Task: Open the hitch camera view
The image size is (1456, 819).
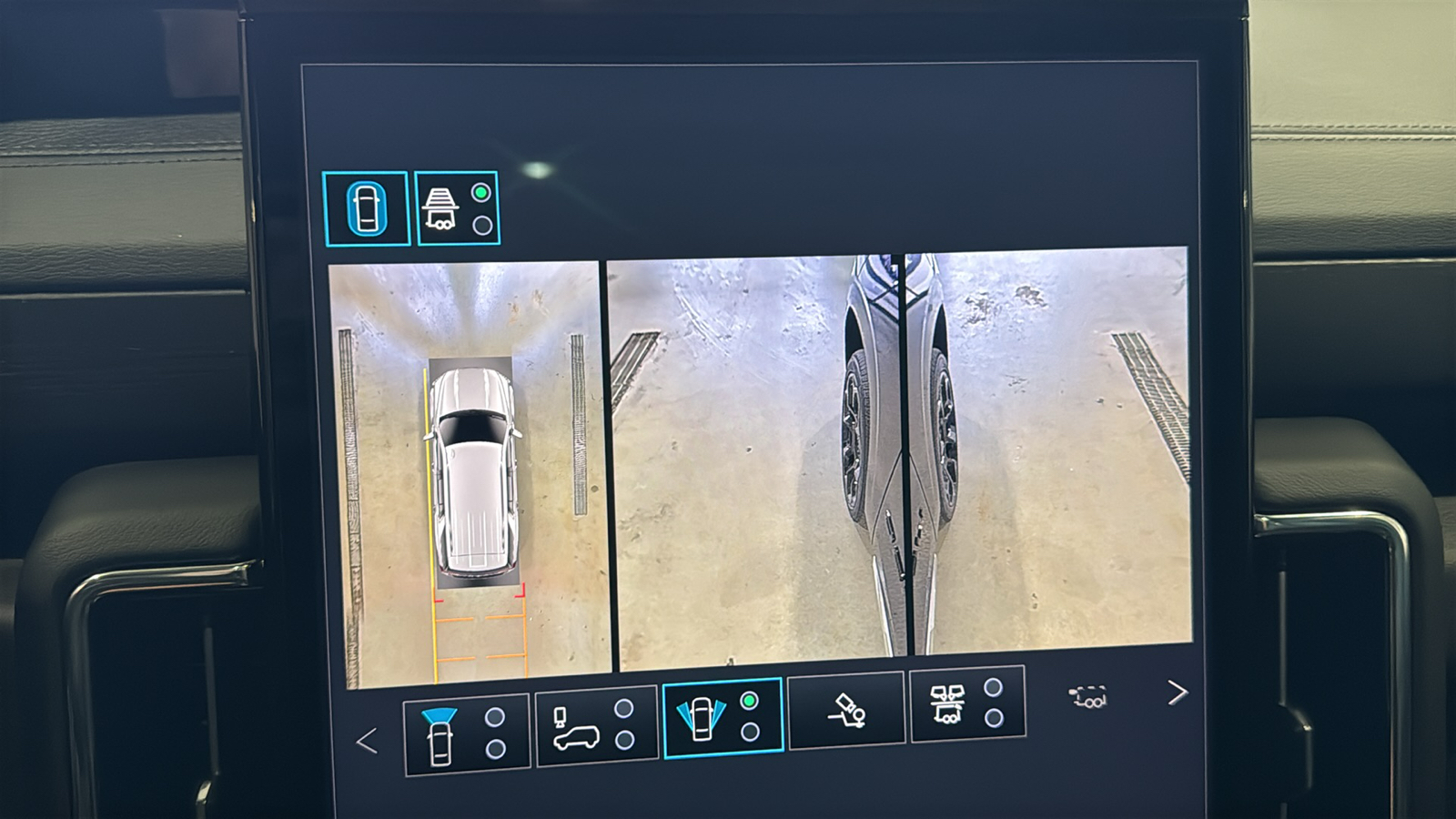Action: [845, 711]
